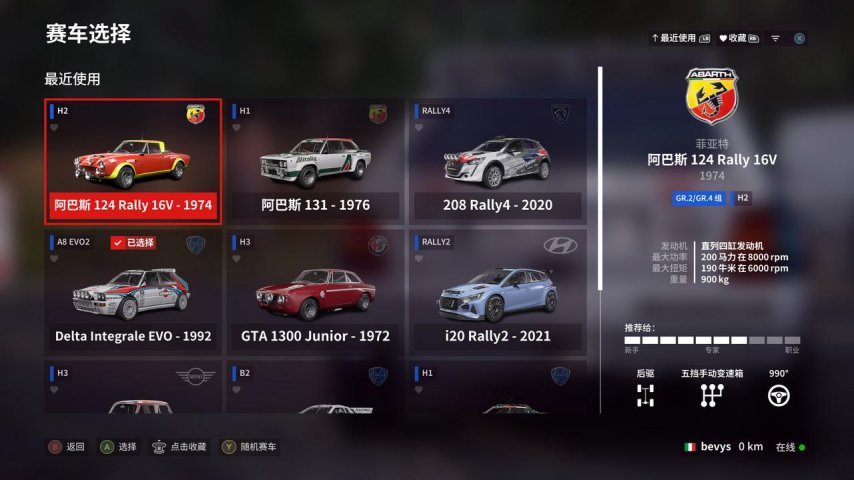
Task: Choose the 阿巴斯 131 - 1976 car tile
Action: (315, 161)
